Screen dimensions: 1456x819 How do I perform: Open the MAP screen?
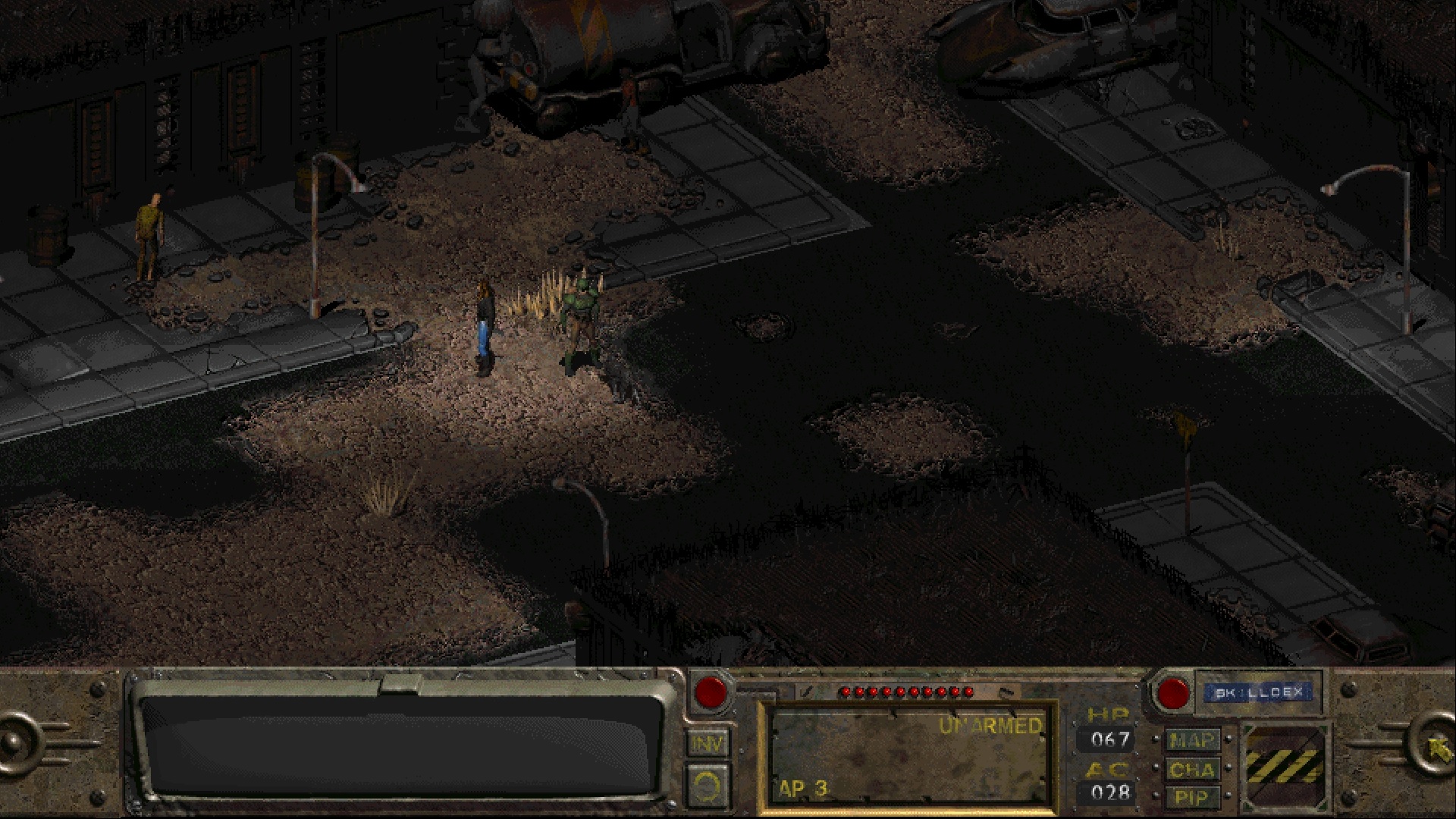1192,739
